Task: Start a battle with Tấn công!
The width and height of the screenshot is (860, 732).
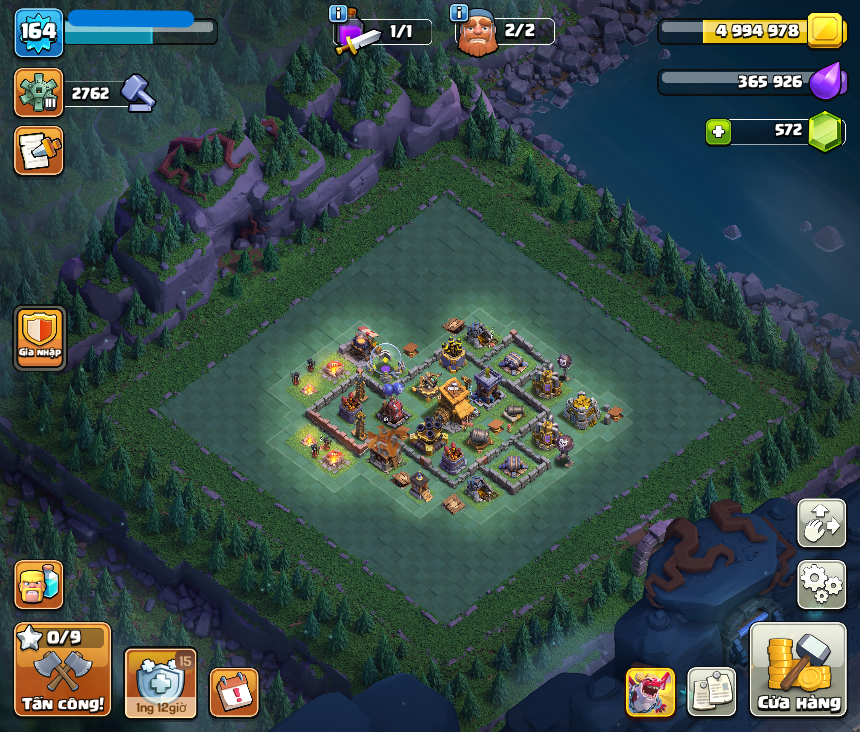Action: [x=62, y=670]
